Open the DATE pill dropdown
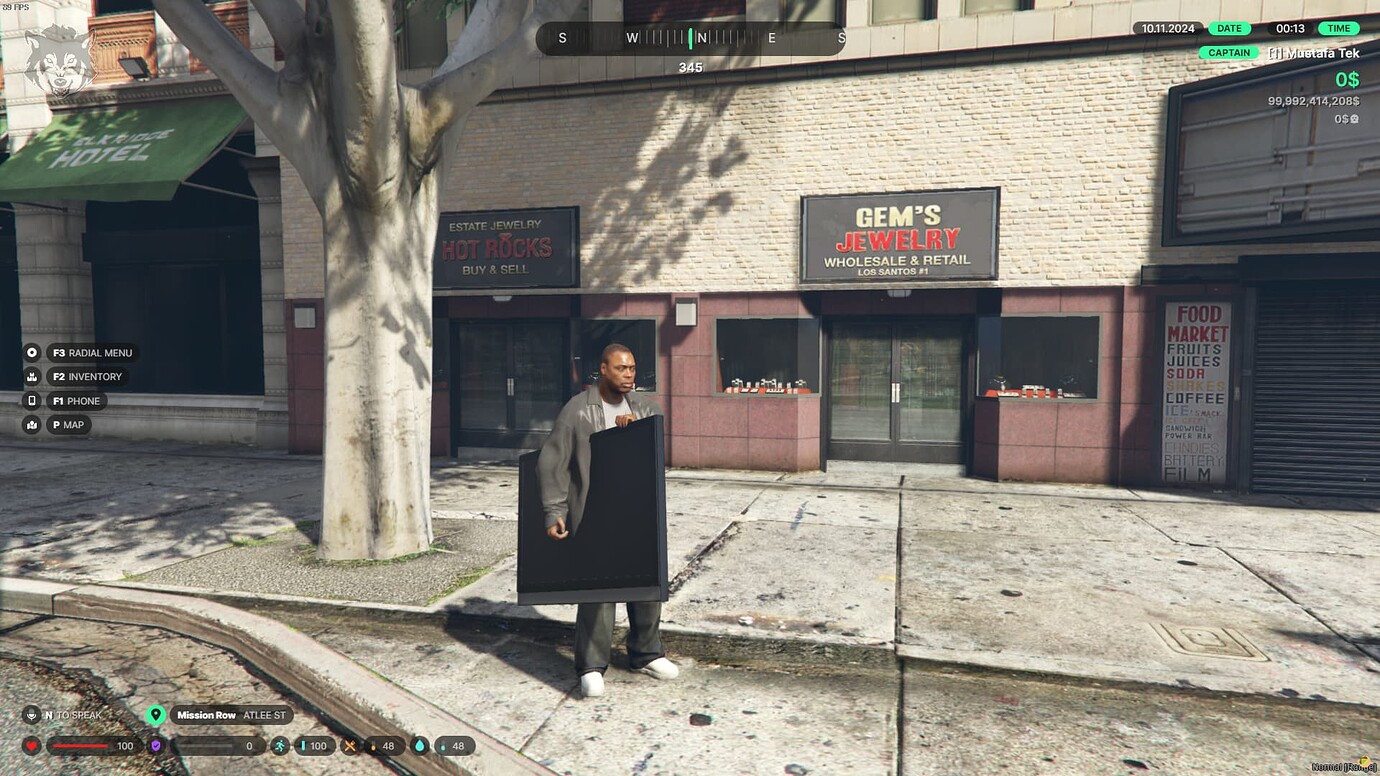This screenshot has height=776, width=1380. 1228,28
